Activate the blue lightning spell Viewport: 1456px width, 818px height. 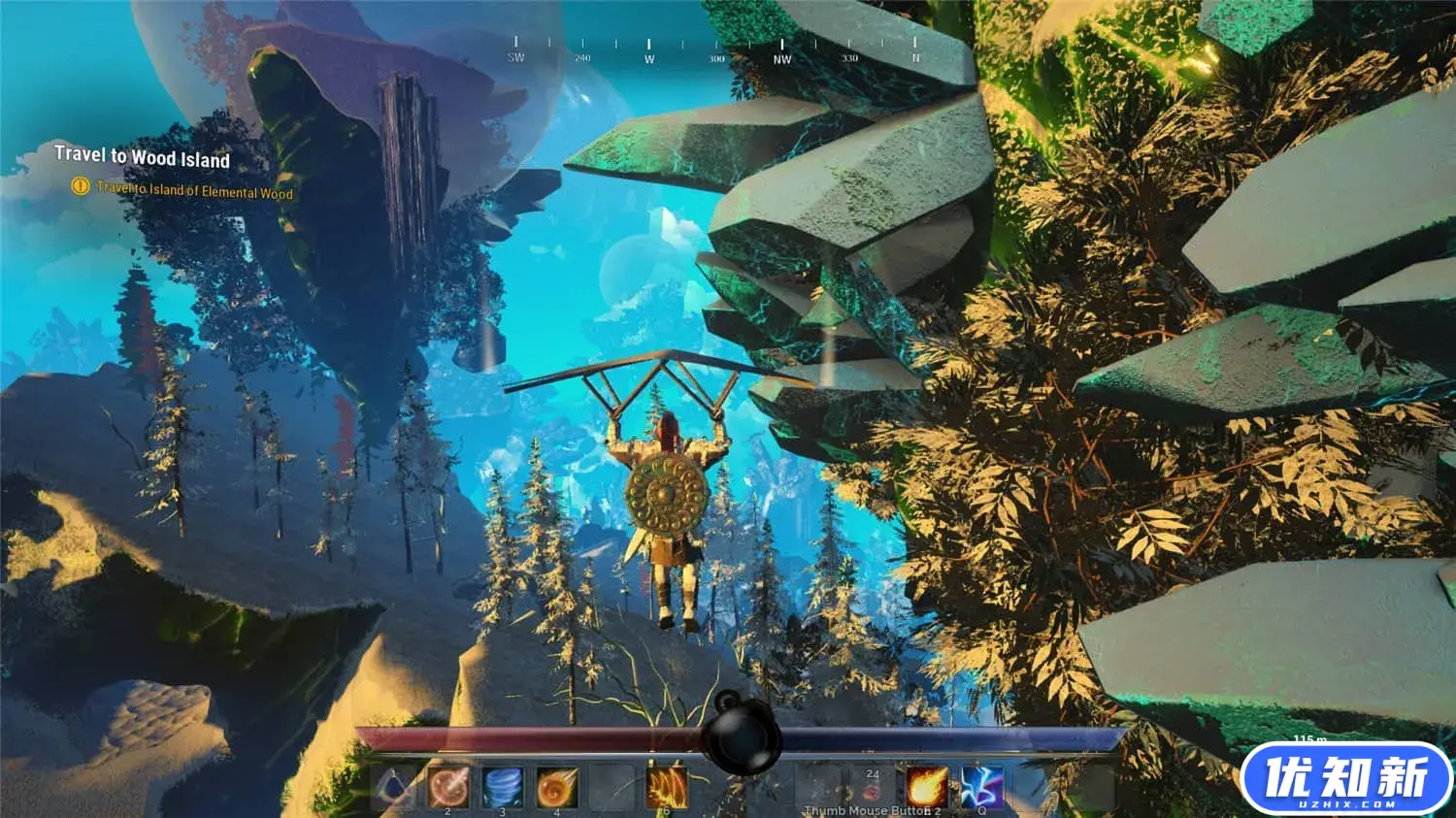(981, 787)
